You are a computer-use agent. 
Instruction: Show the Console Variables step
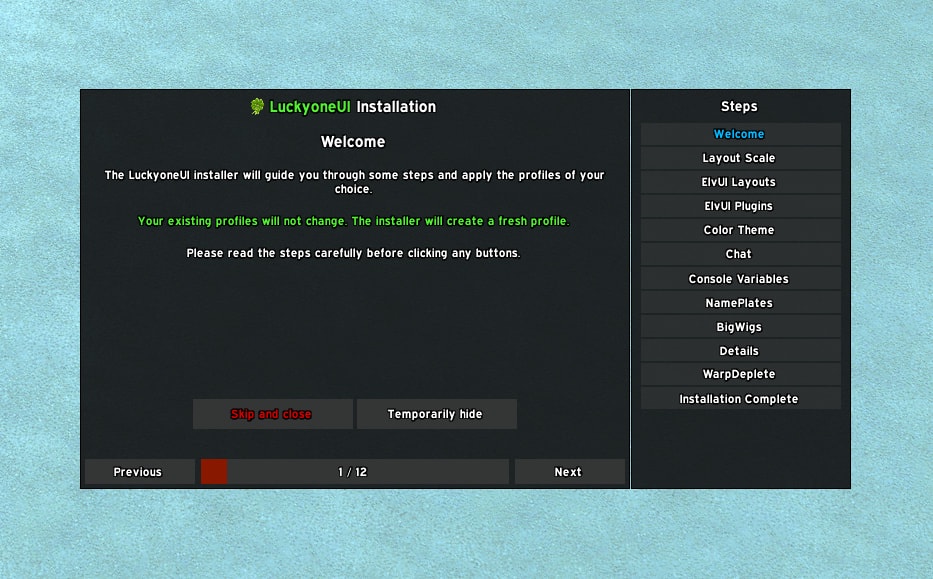(740, 279)
